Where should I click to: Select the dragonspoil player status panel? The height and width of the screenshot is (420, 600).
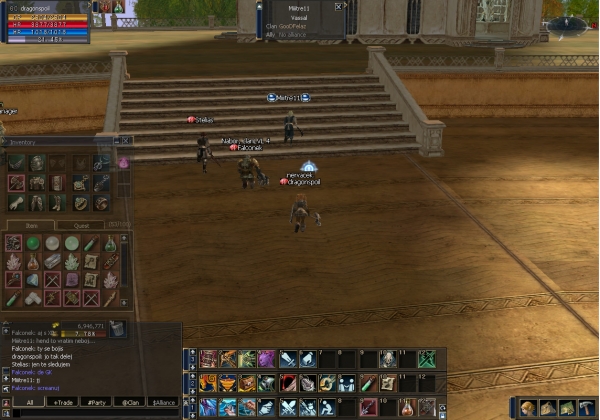pos(46,22)
